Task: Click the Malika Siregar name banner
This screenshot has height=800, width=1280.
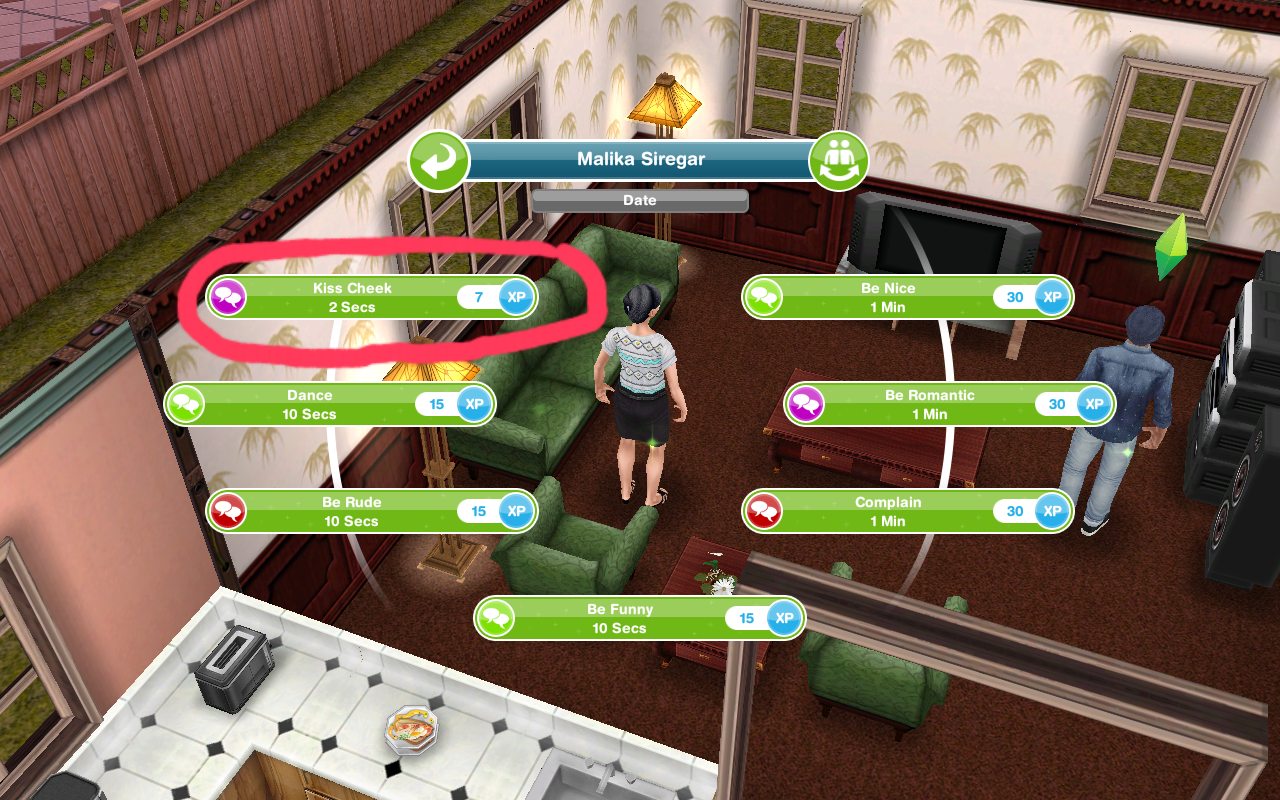Action: pyautogui.click(x=639, y=159)
